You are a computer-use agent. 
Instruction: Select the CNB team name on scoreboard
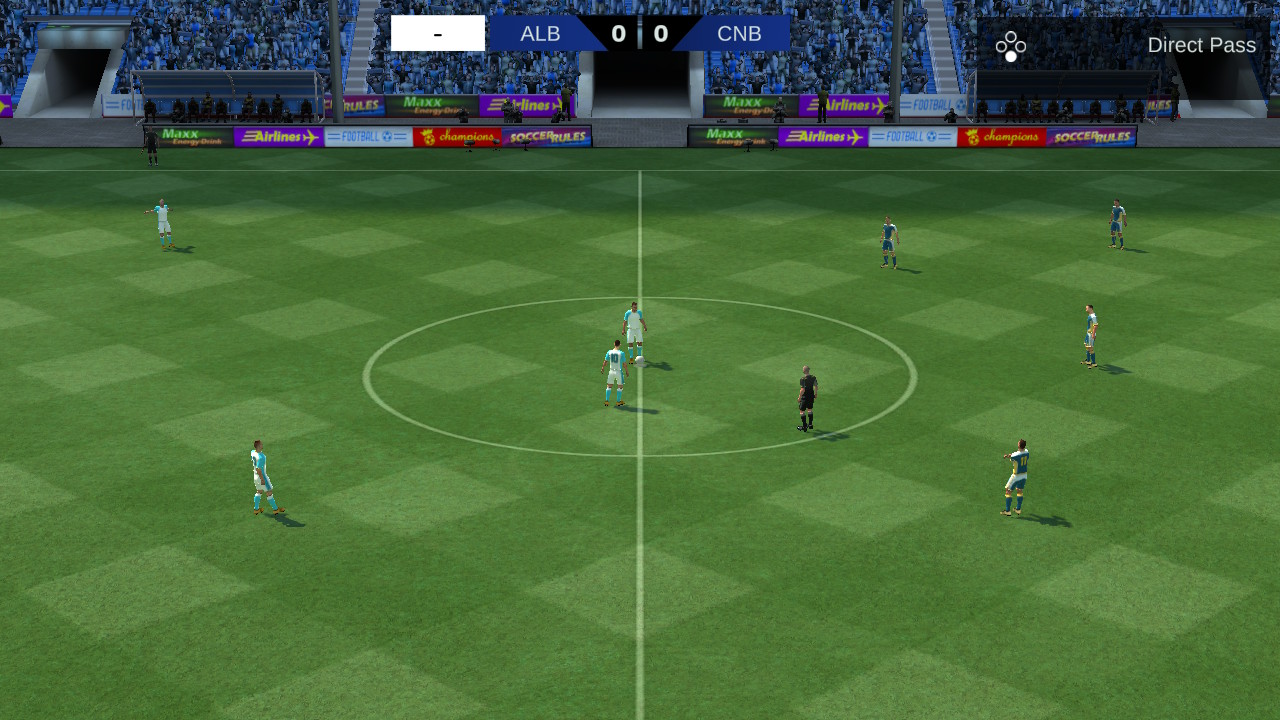(x=738, y=33)
